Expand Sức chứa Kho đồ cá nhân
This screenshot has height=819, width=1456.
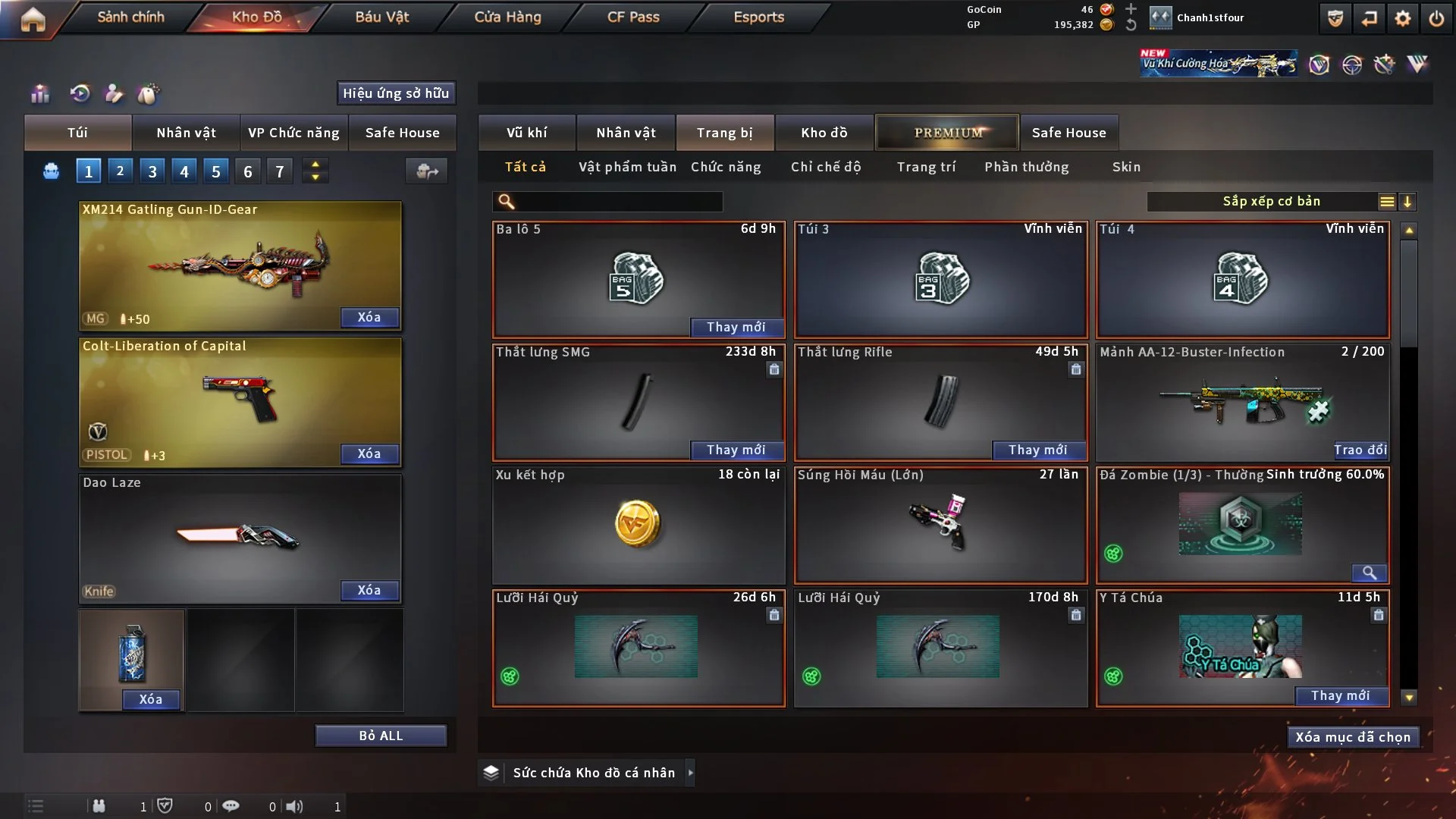click(593, 773)
